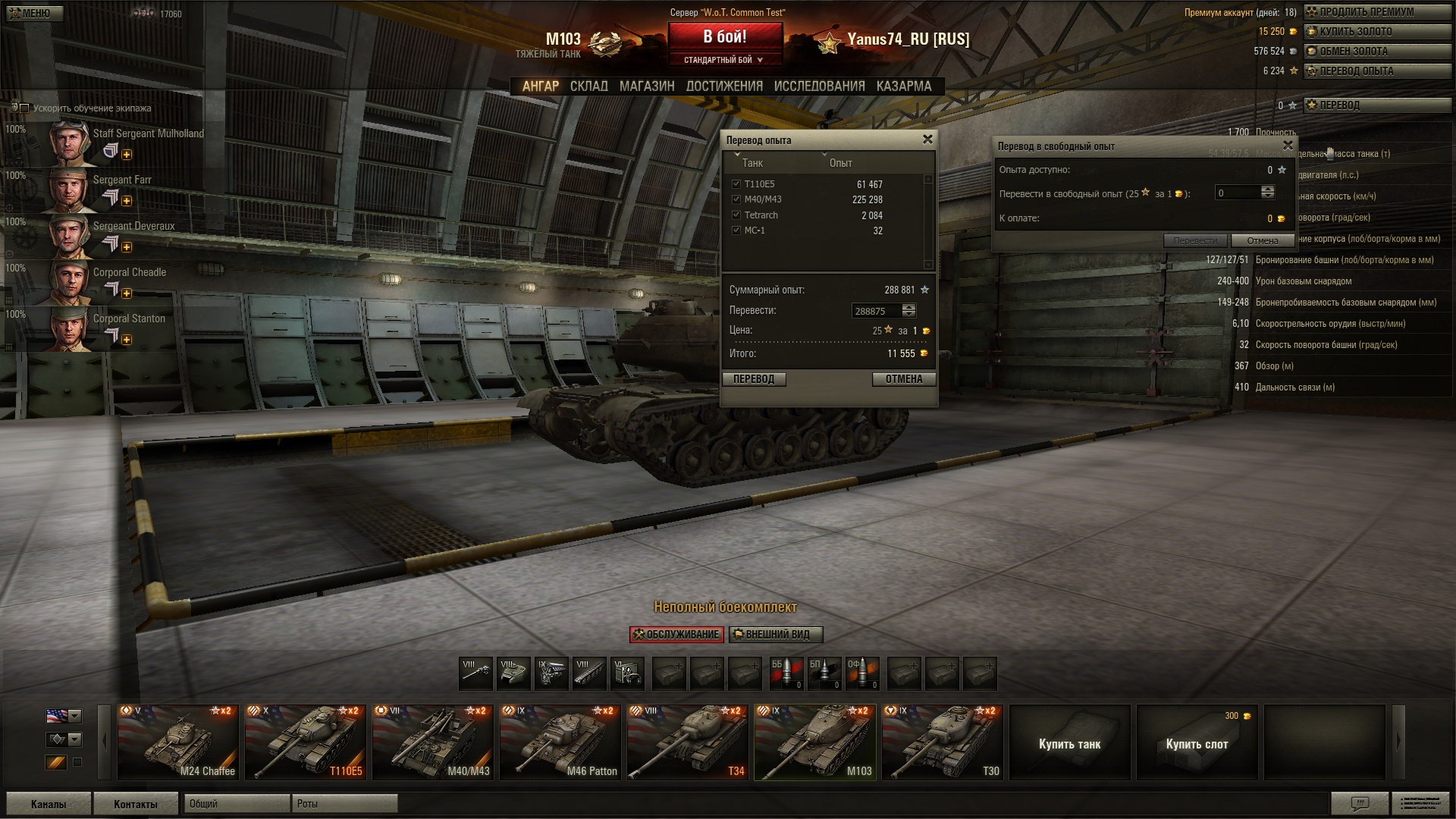Open the МЕНЮ button

[32, 13]
